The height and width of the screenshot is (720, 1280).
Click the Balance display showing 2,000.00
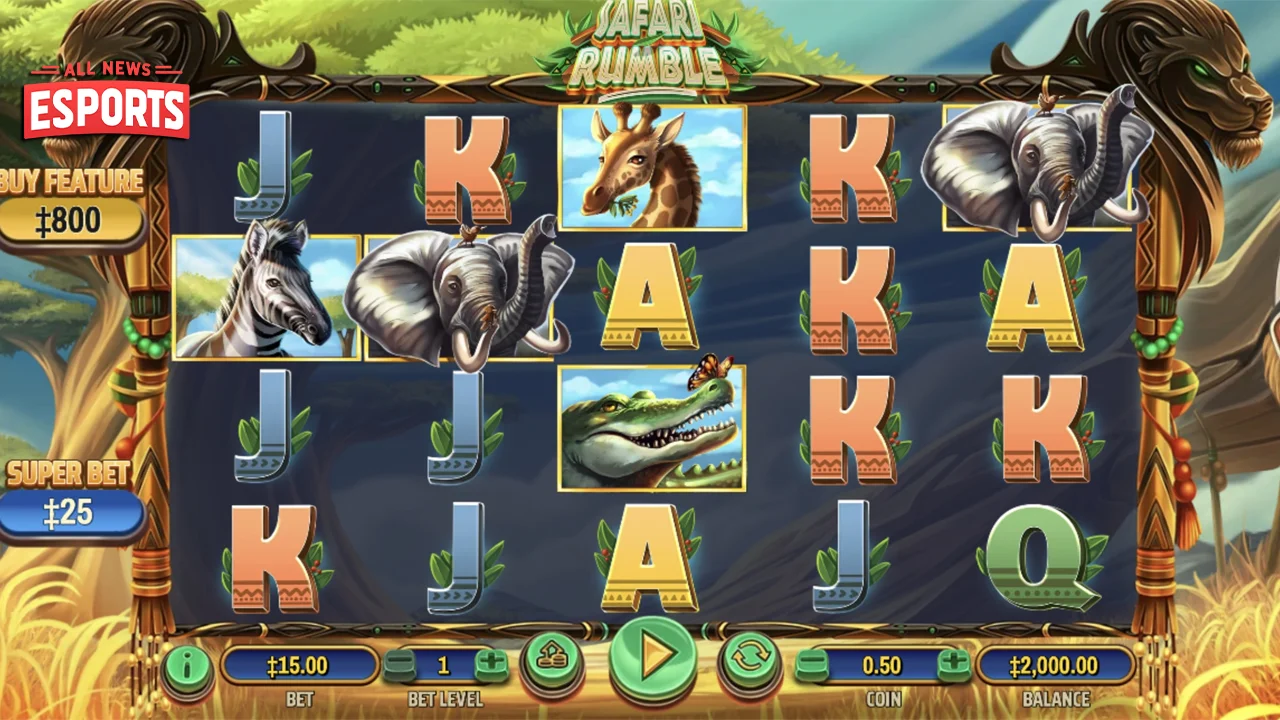(x=1056, y=662)
